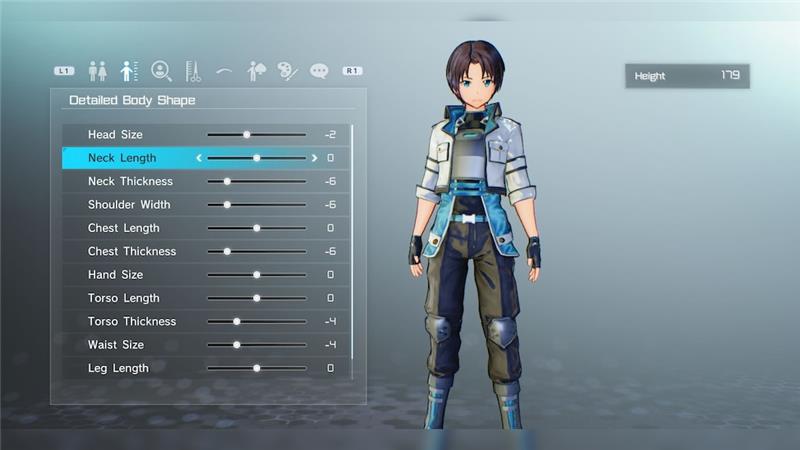Viewport: 800px width, 450px height.
Task: Open the figure with tree tab
Action: coord(256,71)
